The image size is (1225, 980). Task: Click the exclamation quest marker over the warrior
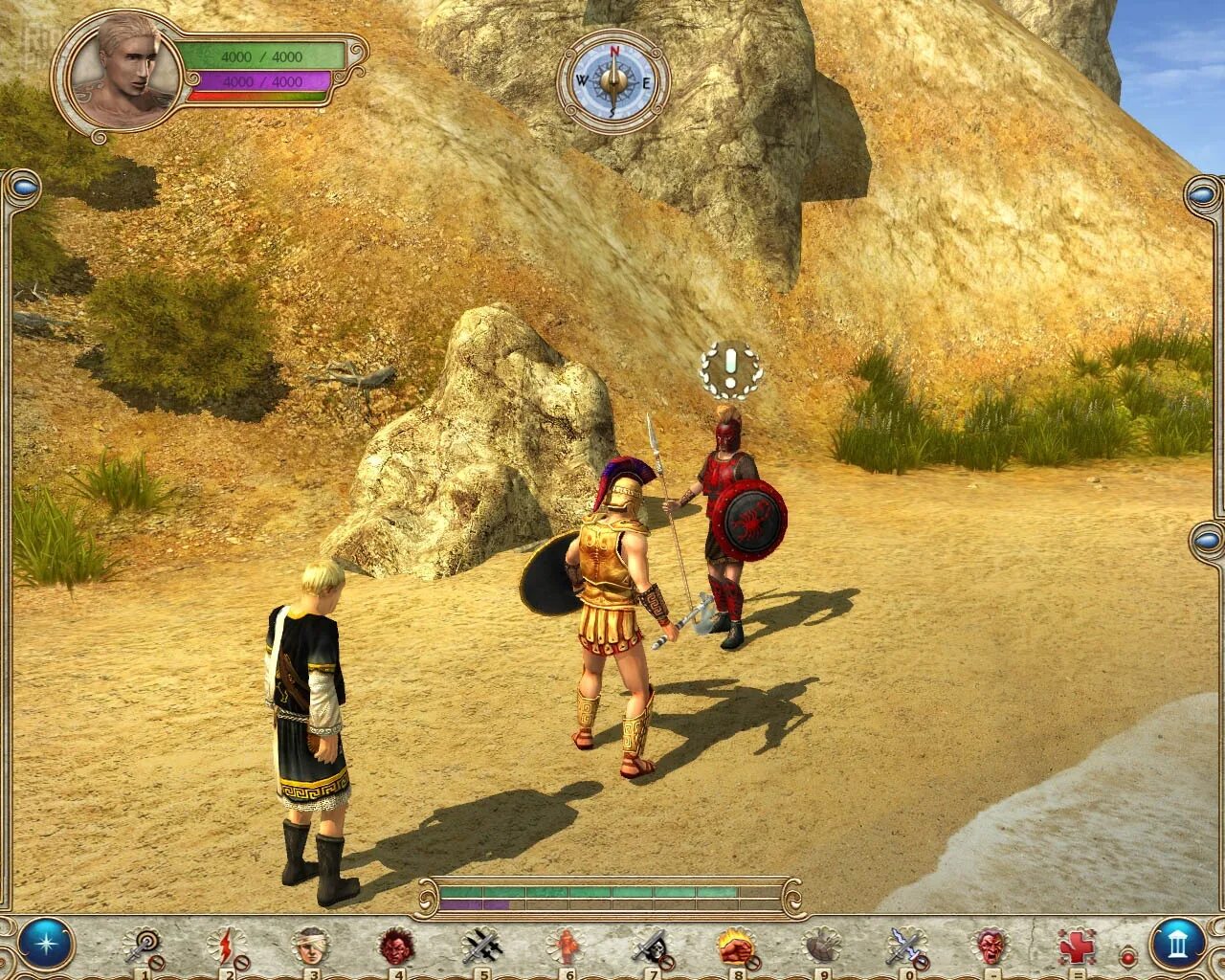[x=730, y=367]
